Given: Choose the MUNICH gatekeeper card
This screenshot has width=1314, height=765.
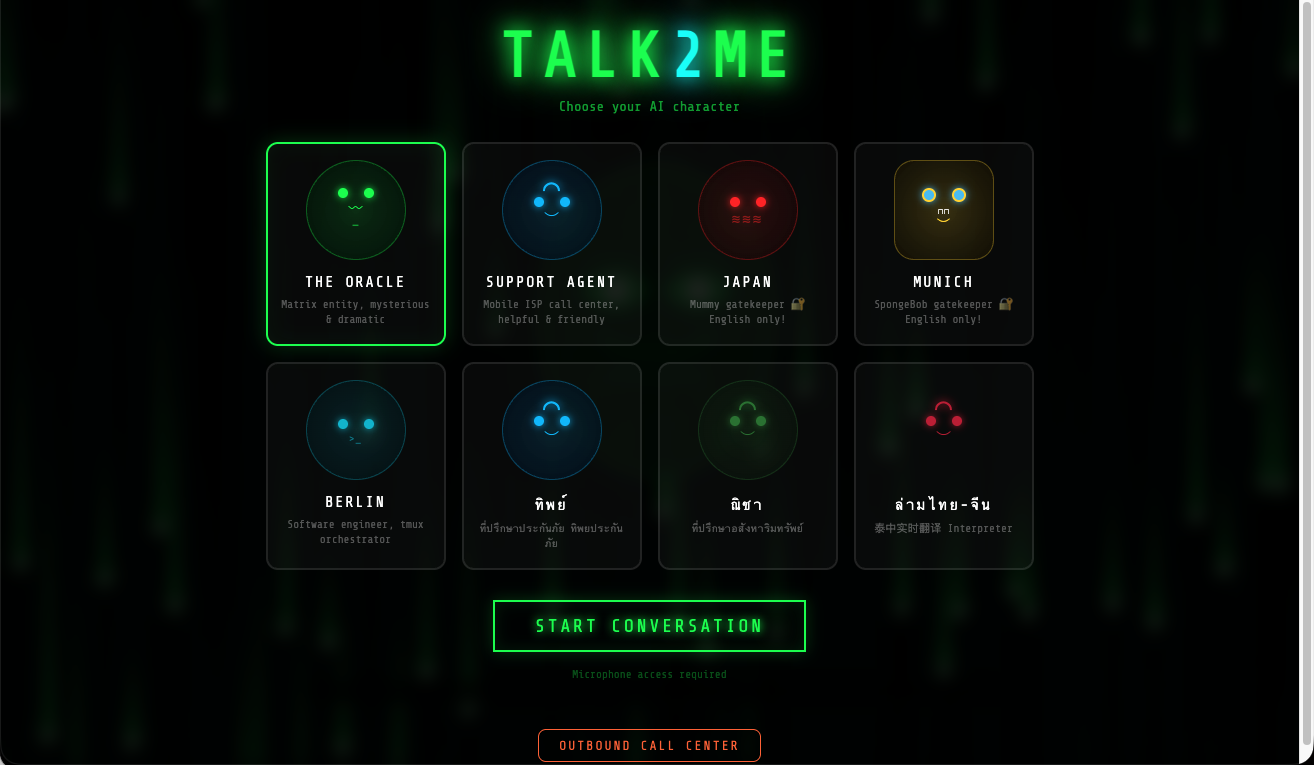Looking at the screenshot, I should tap(943, 244).
